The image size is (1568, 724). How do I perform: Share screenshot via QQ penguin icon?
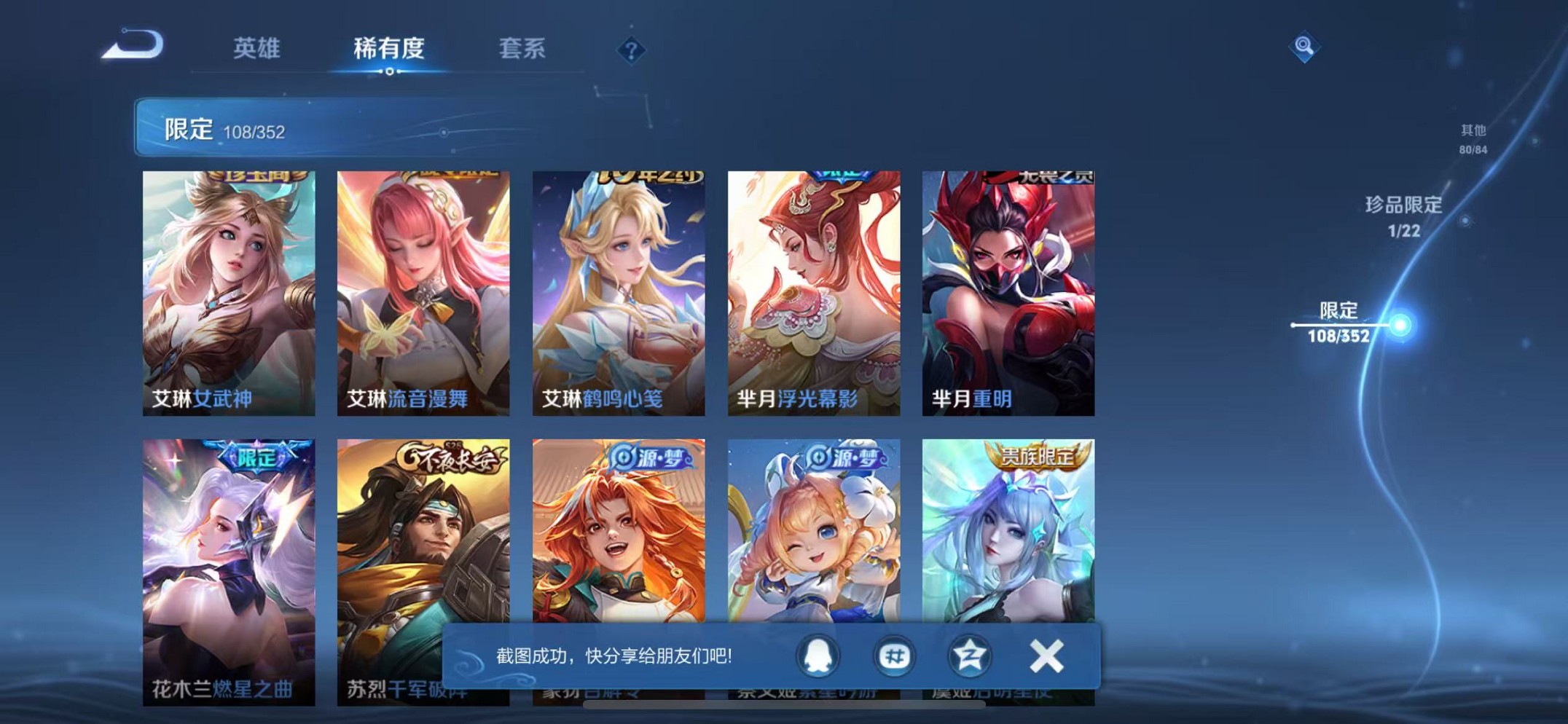coord(819,655)
